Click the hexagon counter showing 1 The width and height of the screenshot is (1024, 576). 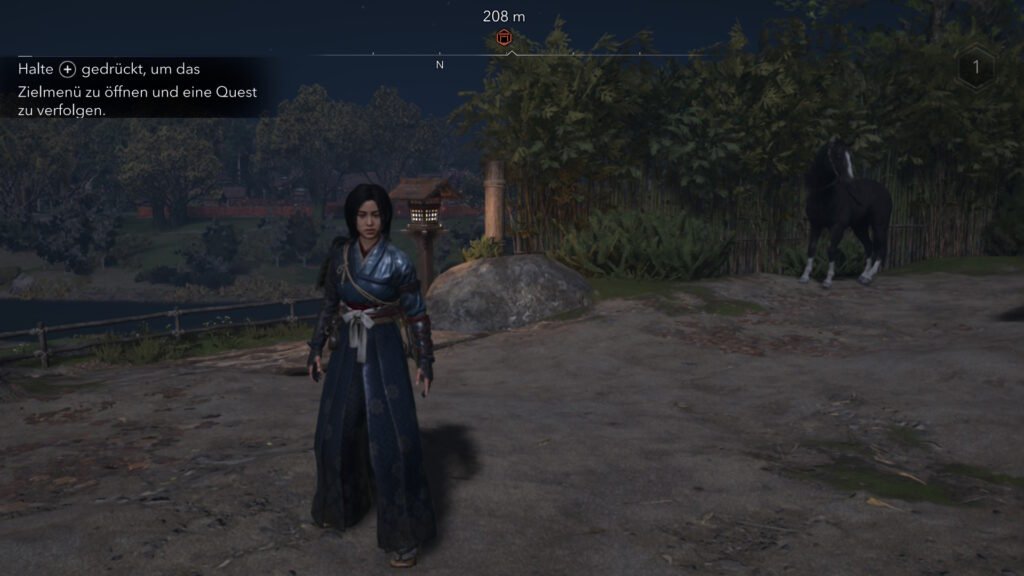[x=975, y=67]
